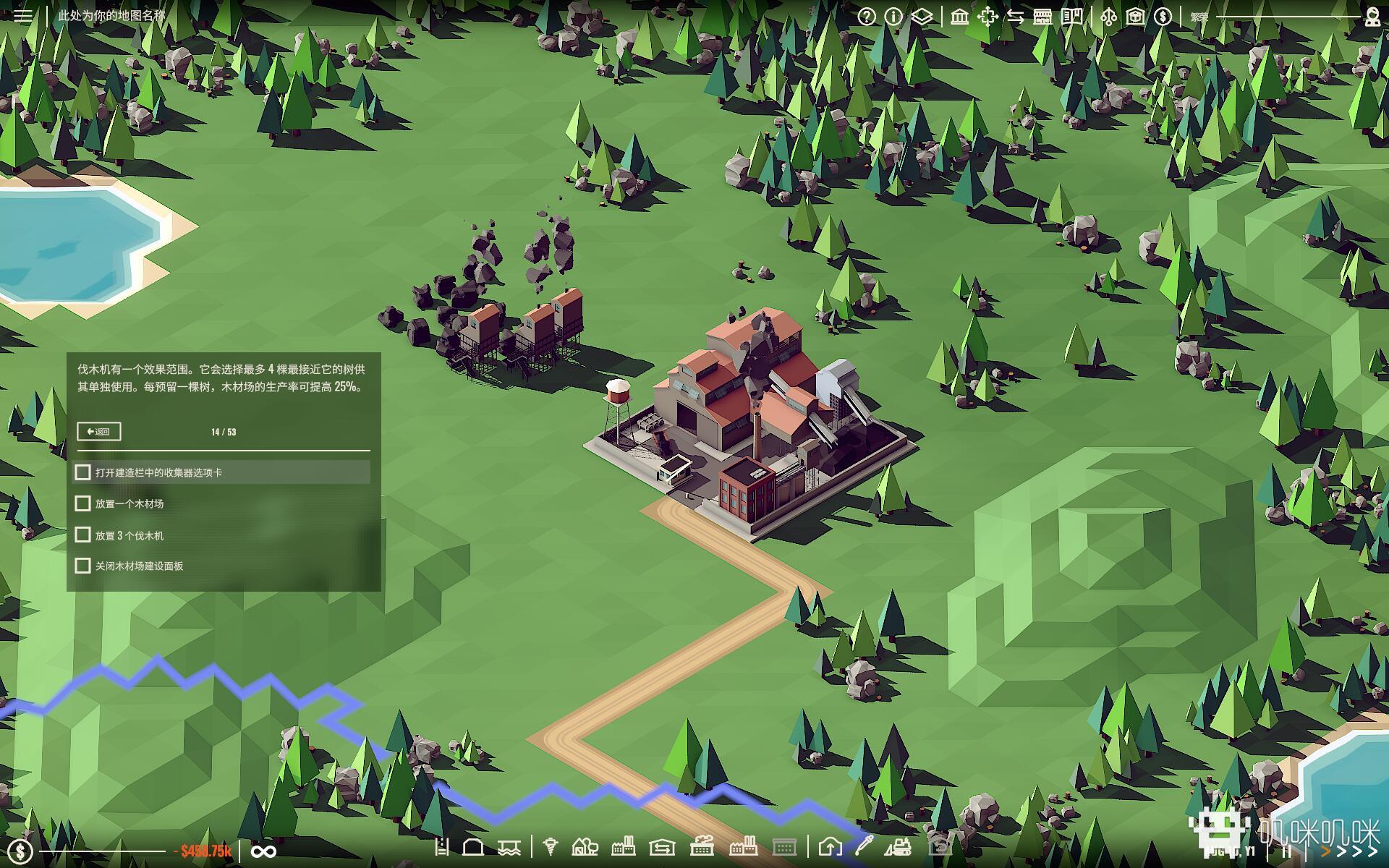This screenshot has height=868, width=1389.
Task: Select the eyedropper pipette tool
Action: tap(864, 845)
